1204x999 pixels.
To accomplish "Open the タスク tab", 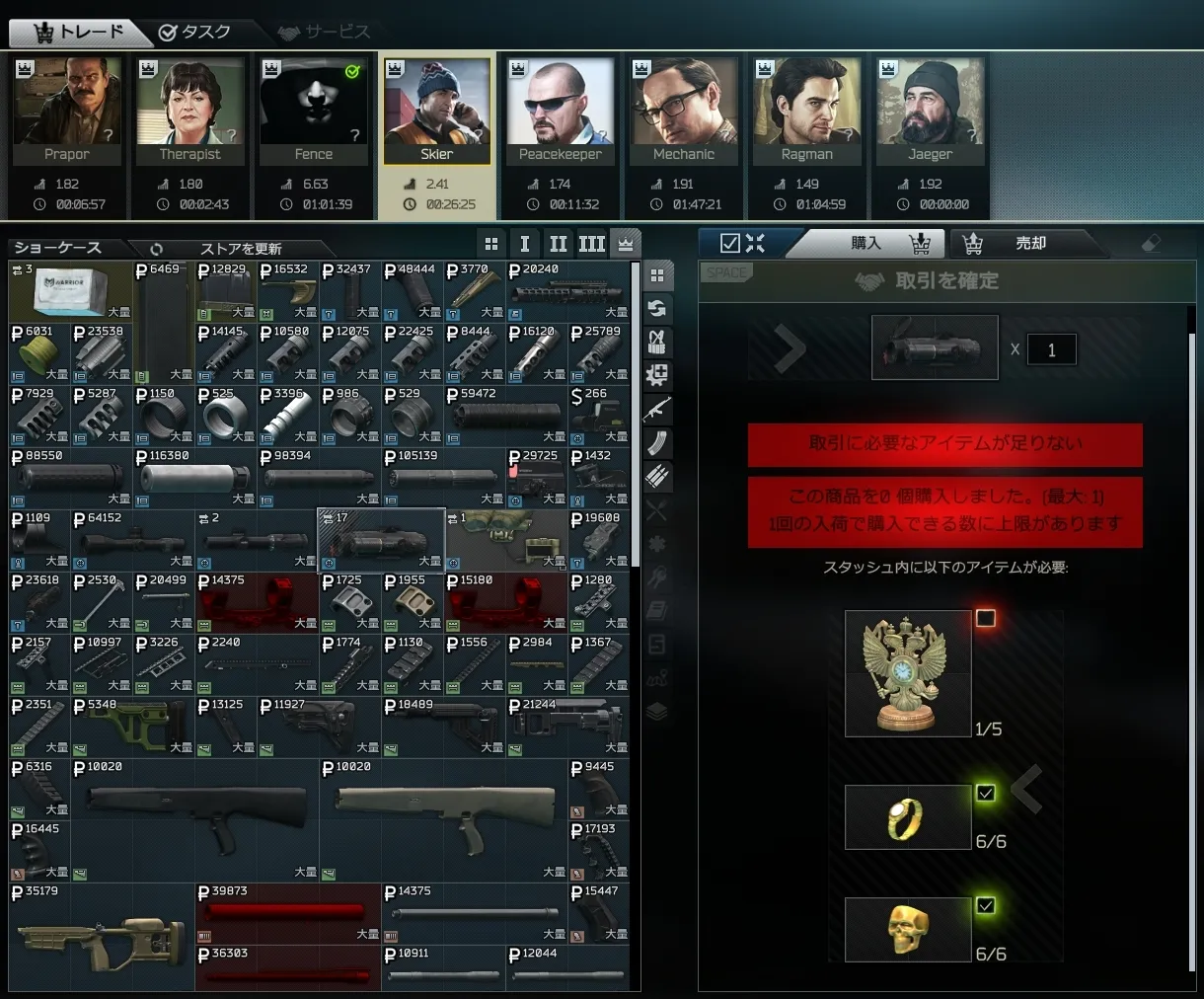I will (194, 33).
